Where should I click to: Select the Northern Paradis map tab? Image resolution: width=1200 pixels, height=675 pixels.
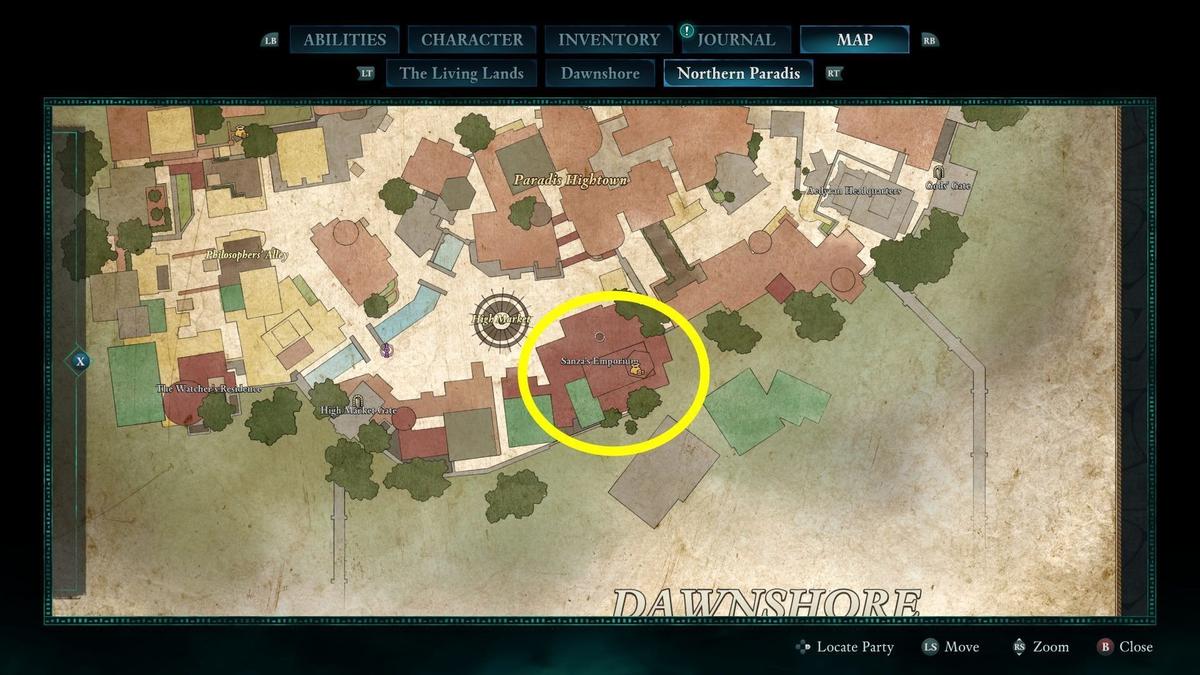[738, 73]
